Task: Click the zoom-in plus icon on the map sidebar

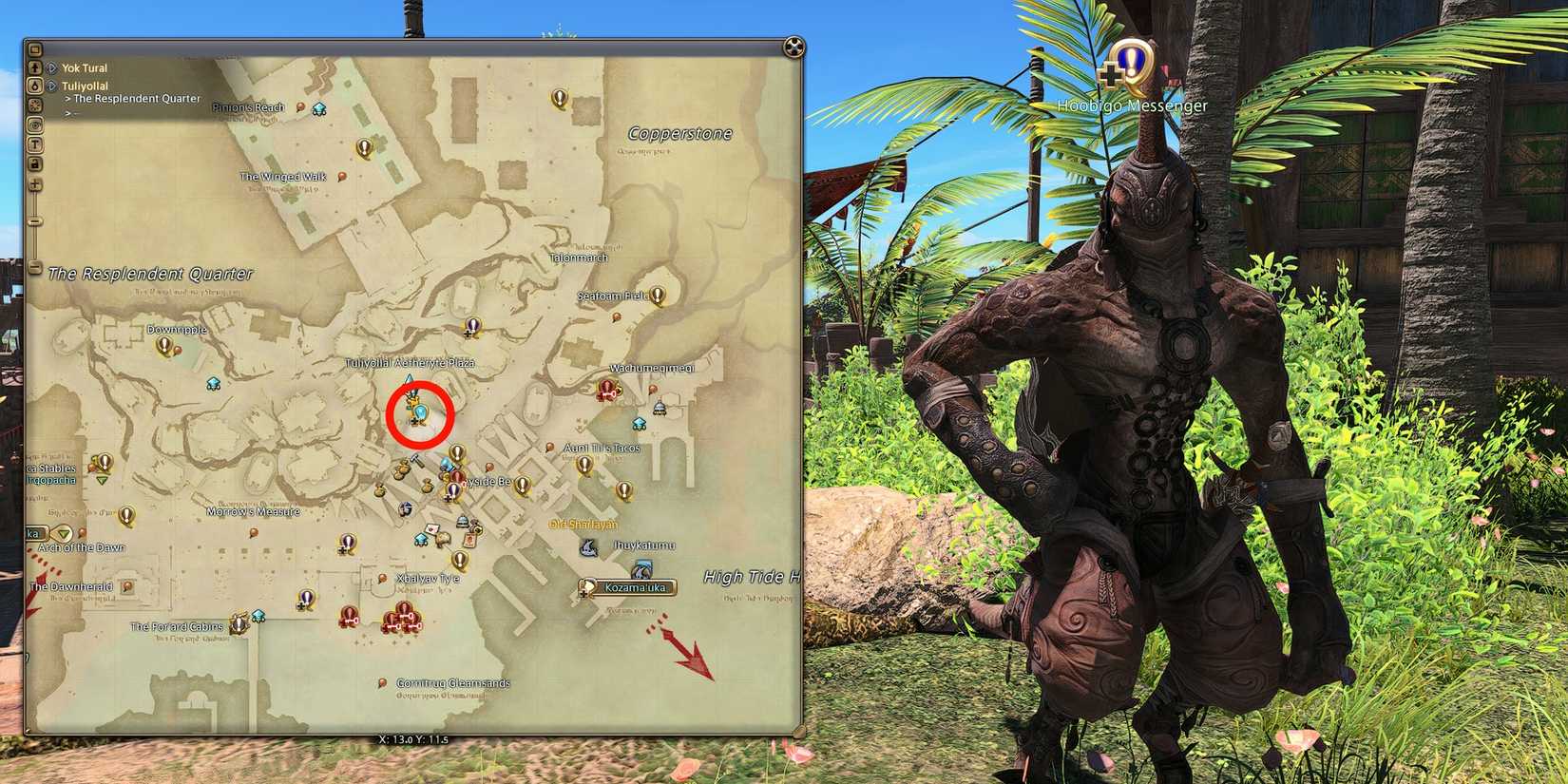Action: [x=34, y=185]
